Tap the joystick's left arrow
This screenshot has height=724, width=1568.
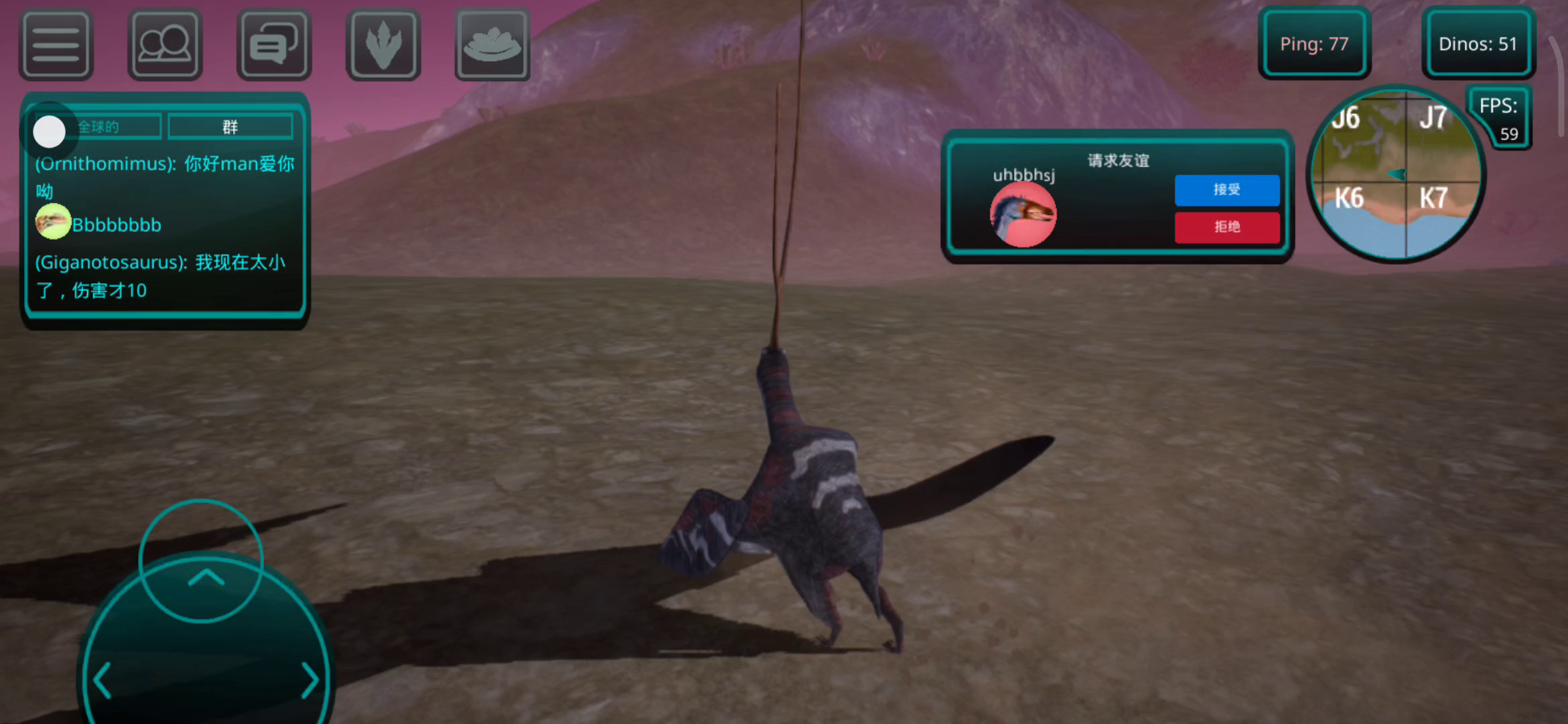(103, 680)
